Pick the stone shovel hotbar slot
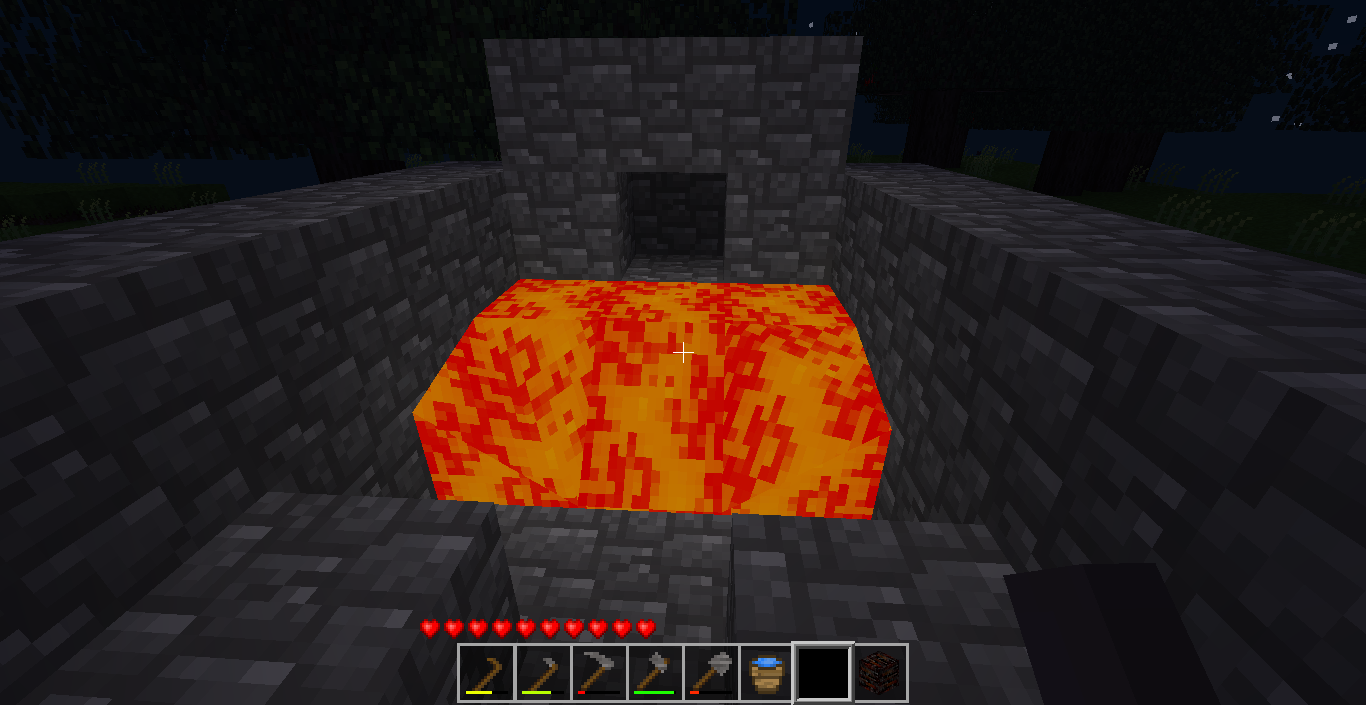The width and height of the screenshot is (1366, 705). point(711,672)
